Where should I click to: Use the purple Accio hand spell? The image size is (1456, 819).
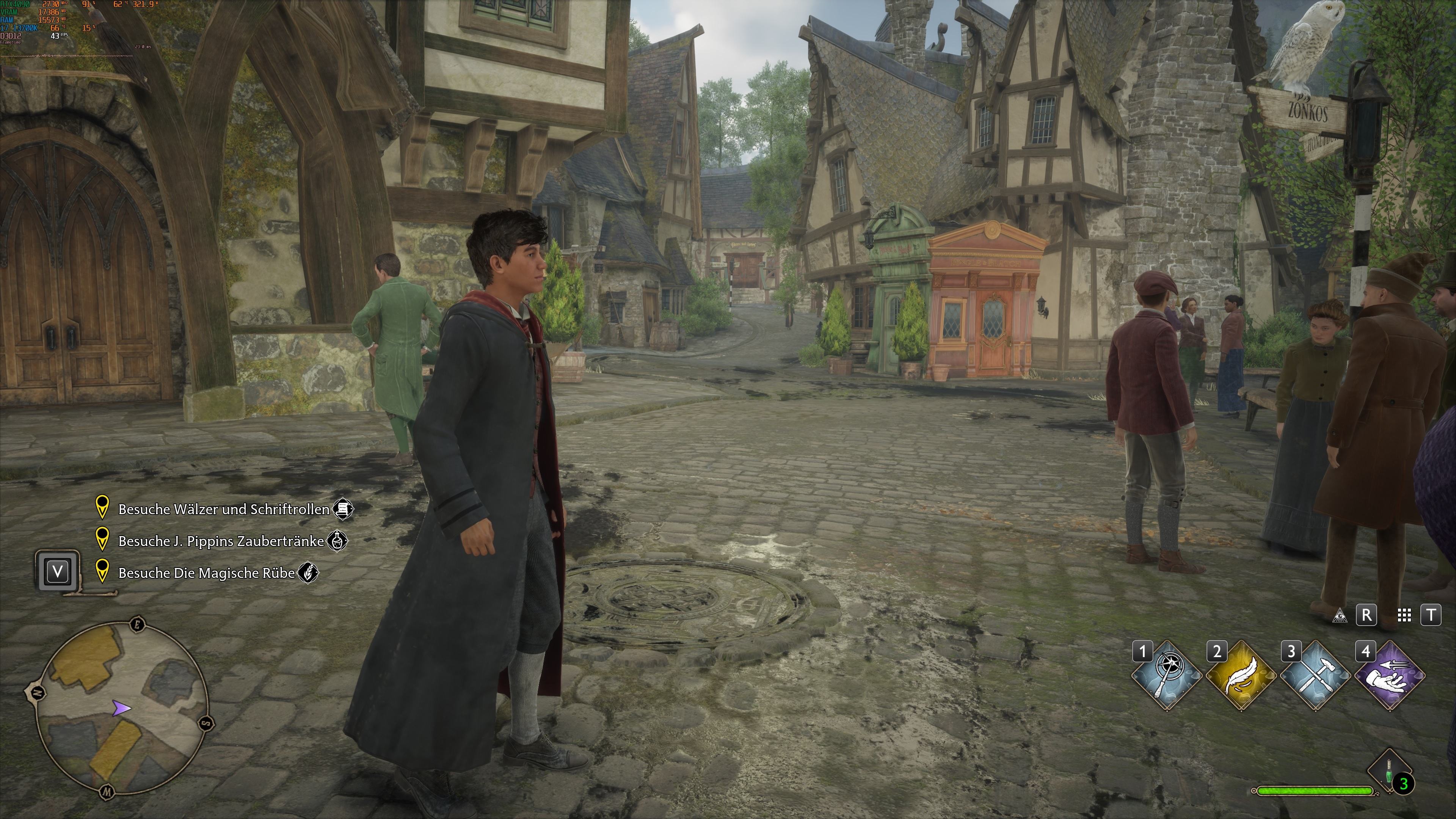point(1389,675)
